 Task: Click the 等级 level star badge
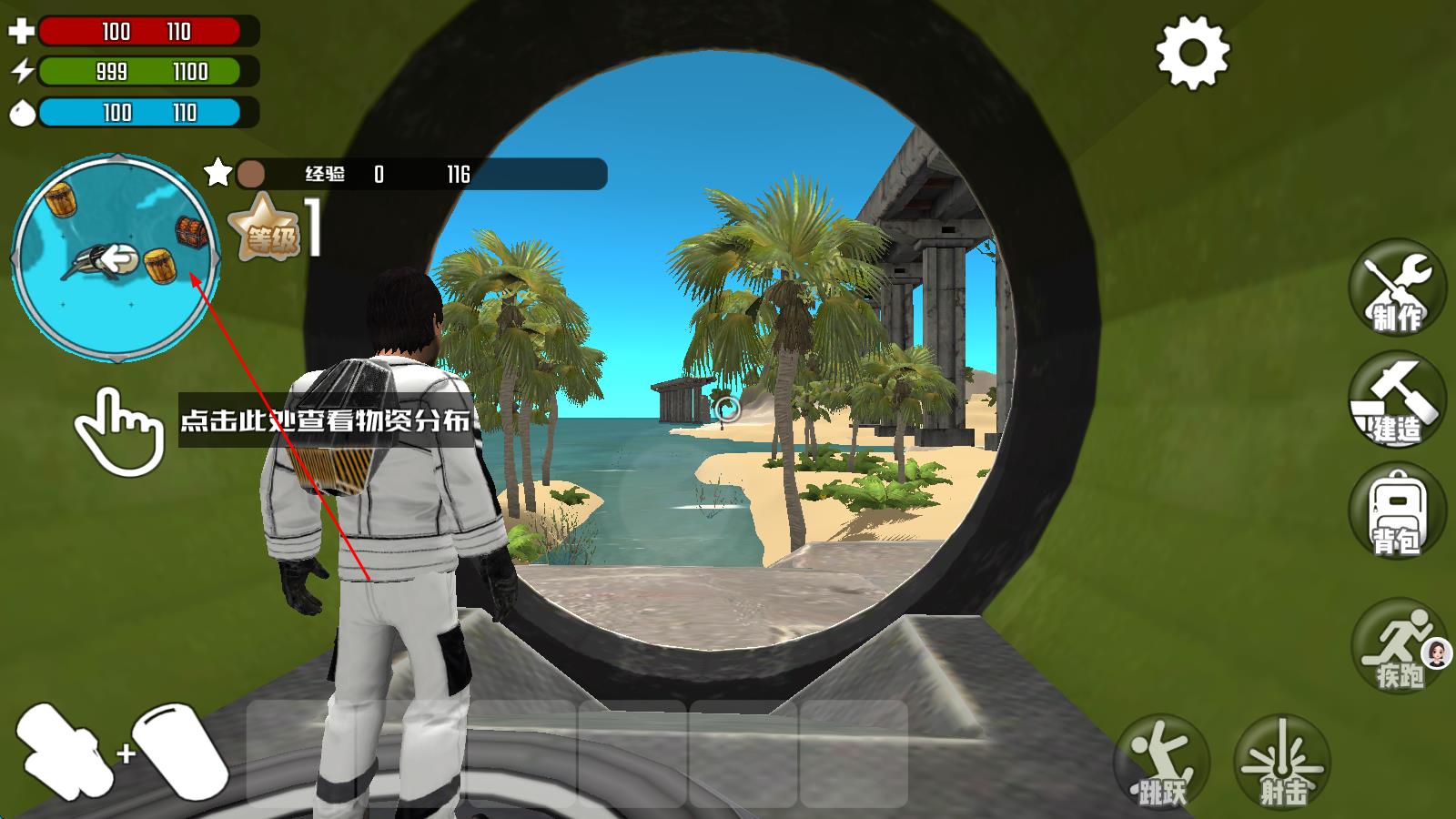pyautogui.click(x=264, y=228)
